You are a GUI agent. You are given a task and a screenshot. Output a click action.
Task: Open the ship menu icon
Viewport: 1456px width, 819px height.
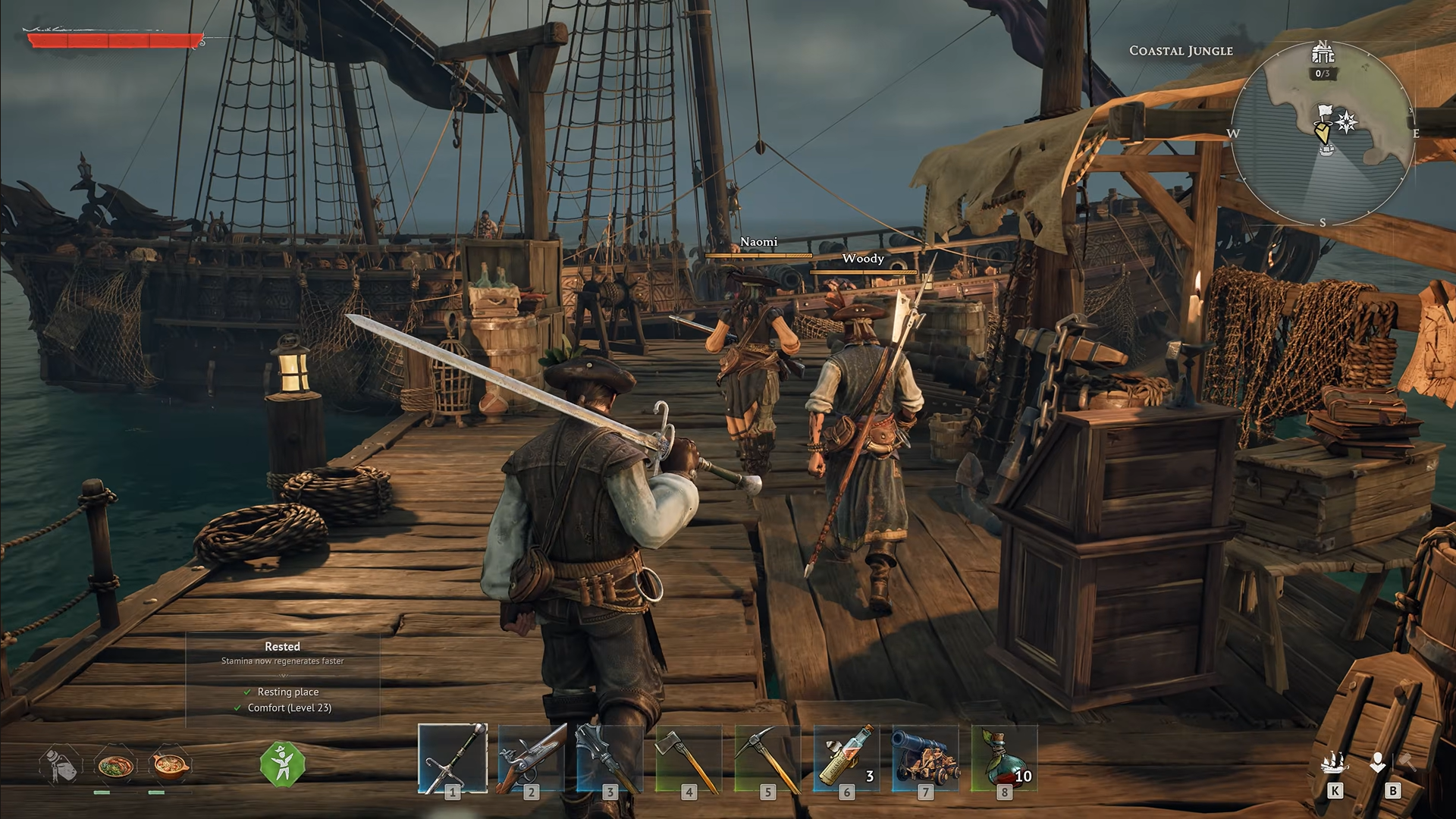(1335, 763)
